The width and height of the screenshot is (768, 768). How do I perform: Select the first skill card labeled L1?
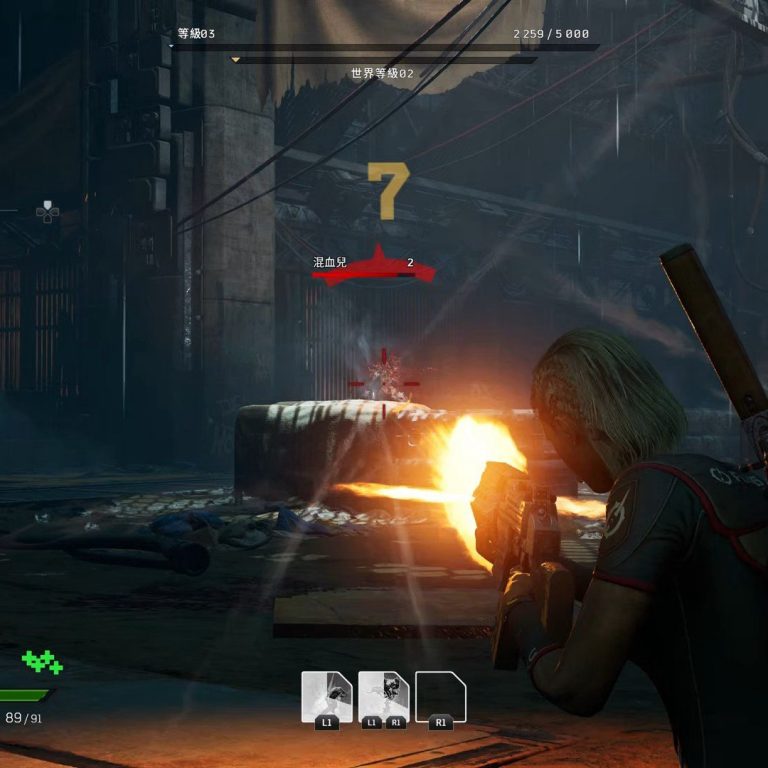coord(327,697)
